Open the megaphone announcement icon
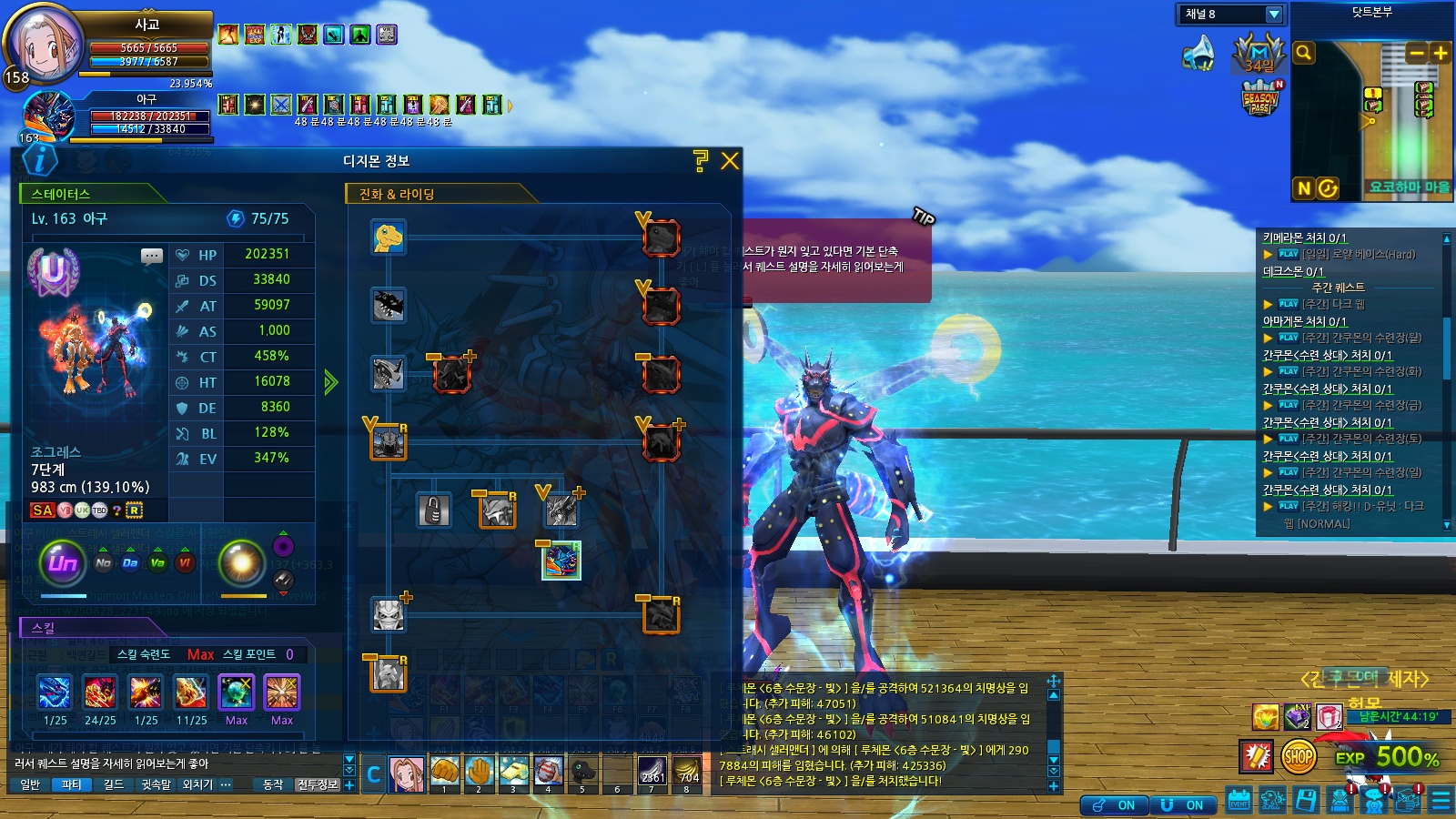 click(x=1199, y=54)
